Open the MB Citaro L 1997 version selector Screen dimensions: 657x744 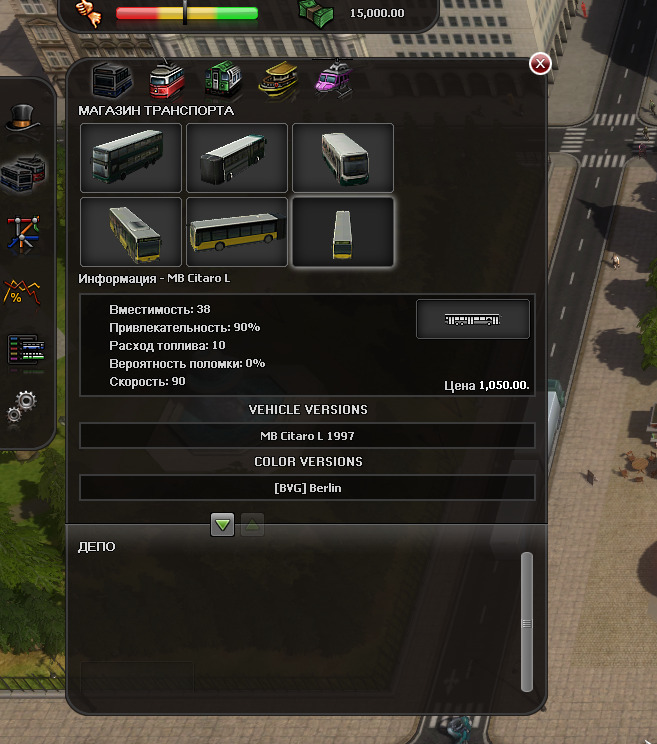307,436
